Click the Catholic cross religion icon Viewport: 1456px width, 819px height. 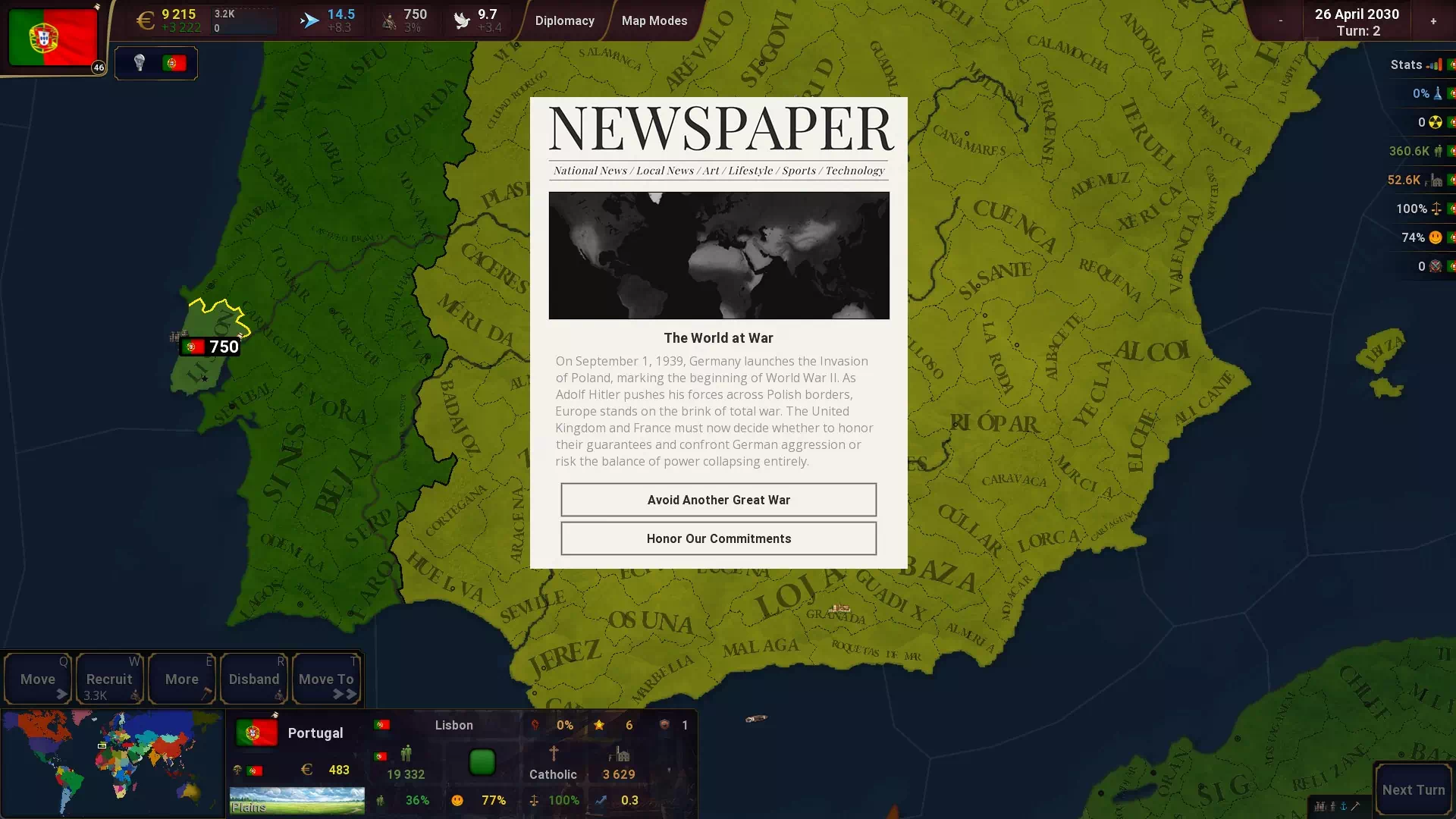pos(553,753)
